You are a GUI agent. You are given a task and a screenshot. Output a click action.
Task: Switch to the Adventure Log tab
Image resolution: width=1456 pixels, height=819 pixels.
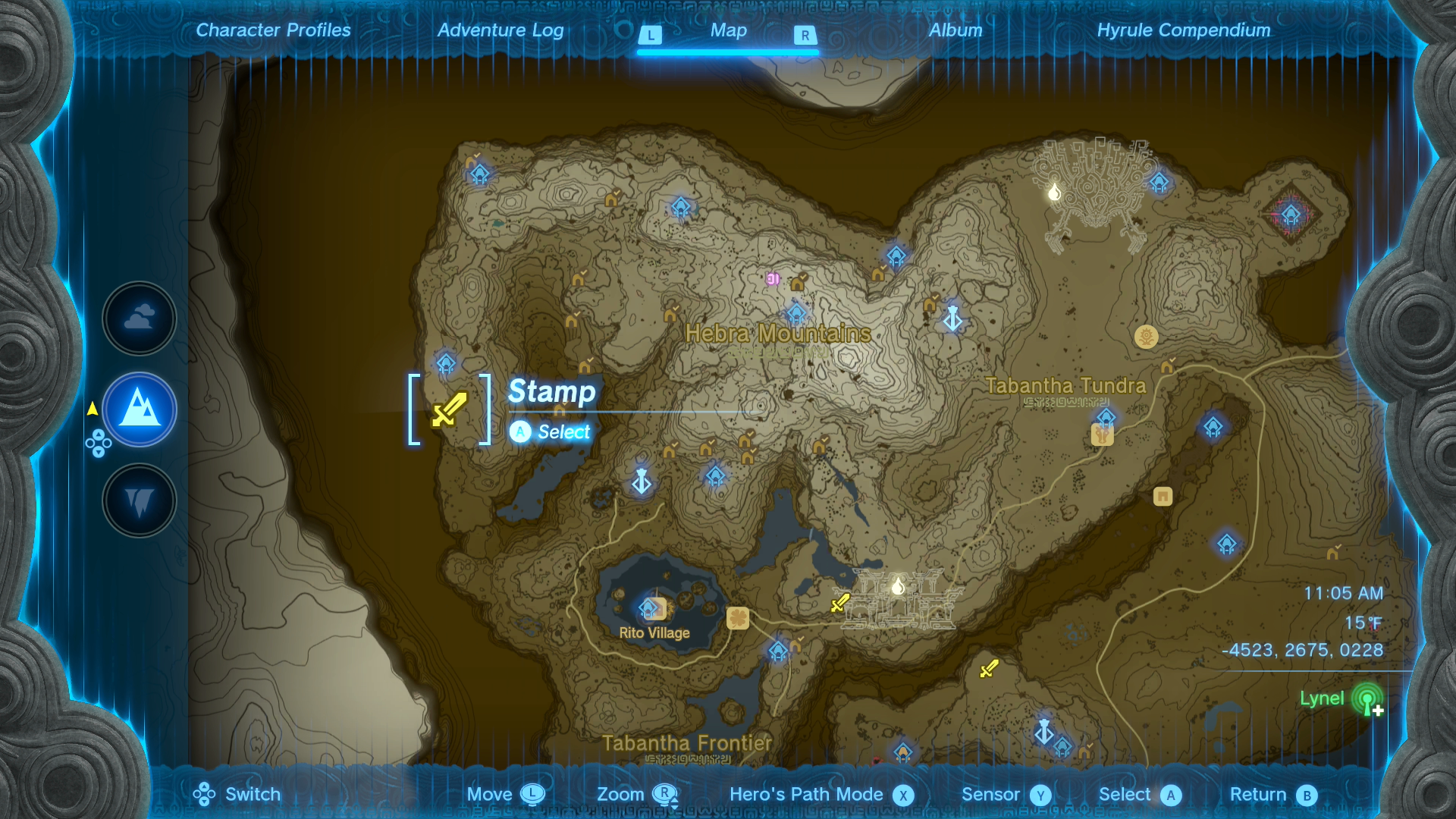pyautogui.click(x=499, y=30)
